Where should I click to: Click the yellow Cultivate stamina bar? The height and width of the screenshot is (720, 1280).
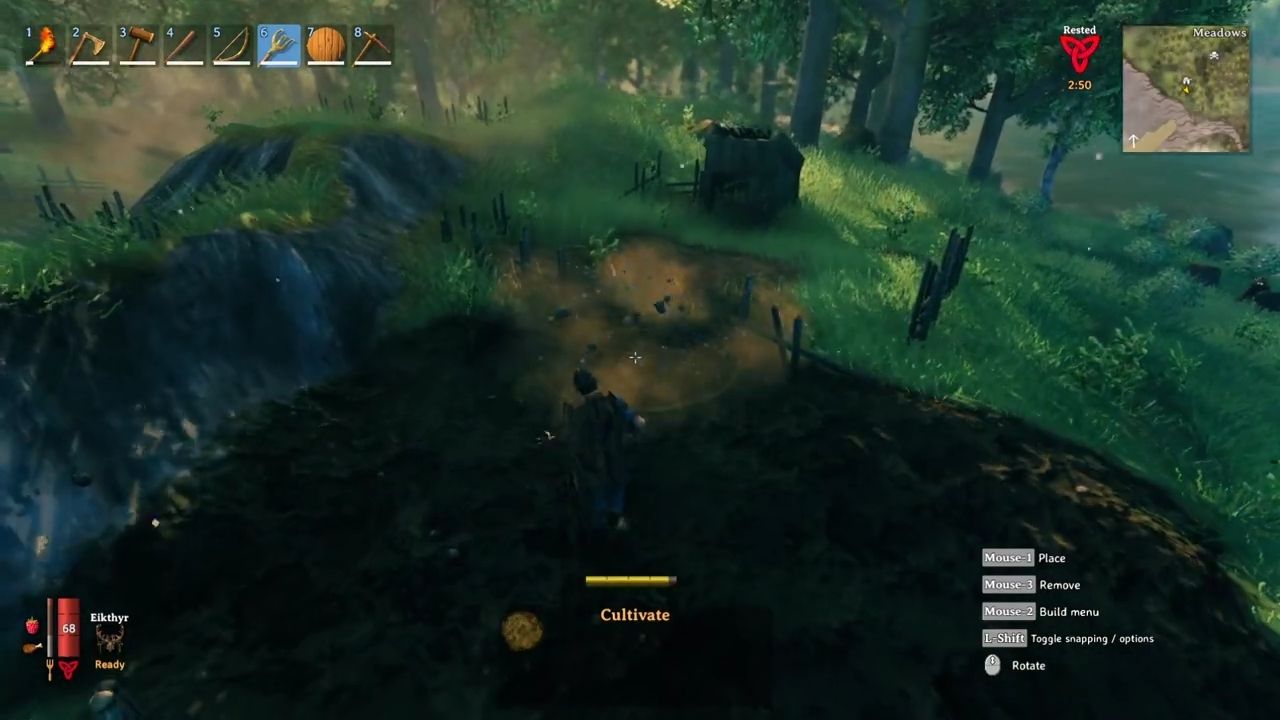630,580
